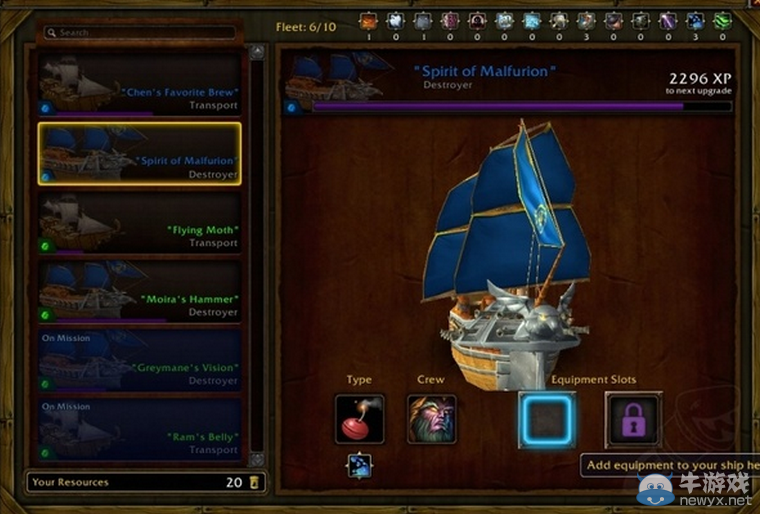The image size is (760, 514).
Task: Select "Greymane's Vision" ship on mission
Action: [x=139, y=361]
